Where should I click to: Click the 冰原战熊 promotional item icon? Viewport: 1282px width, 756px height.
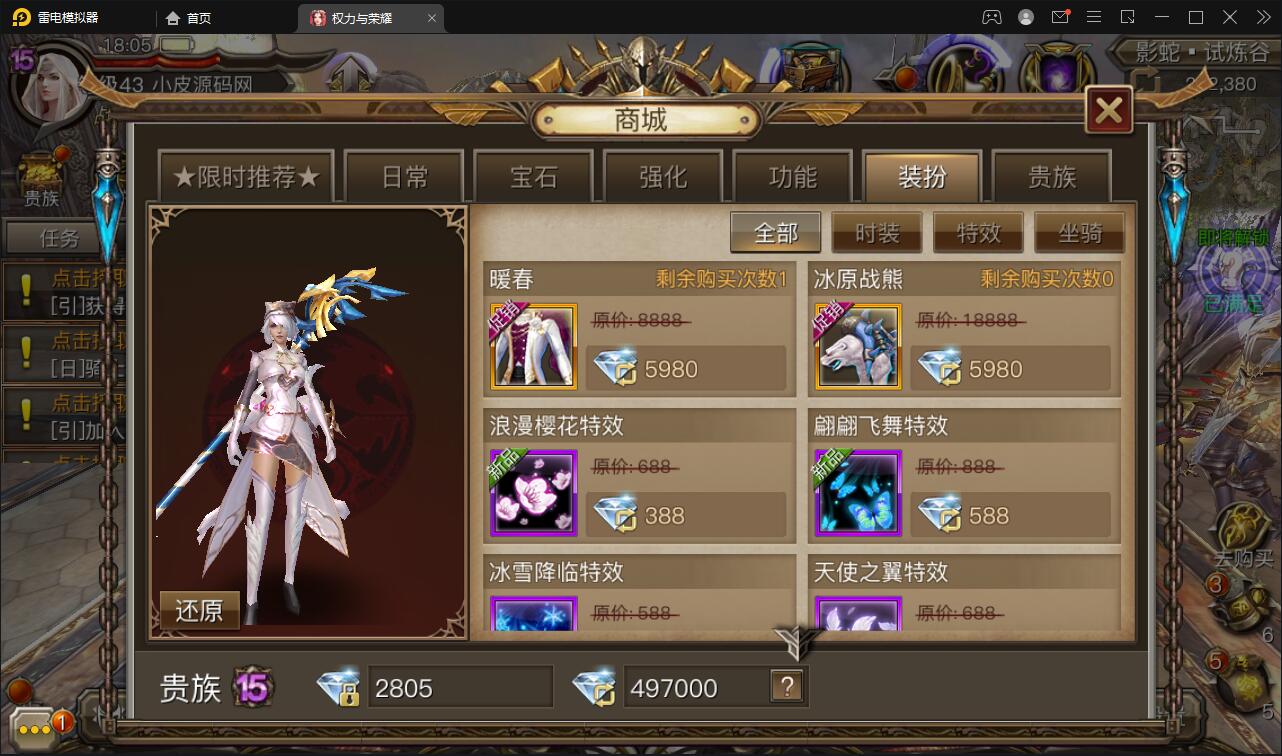click(858, 345)
